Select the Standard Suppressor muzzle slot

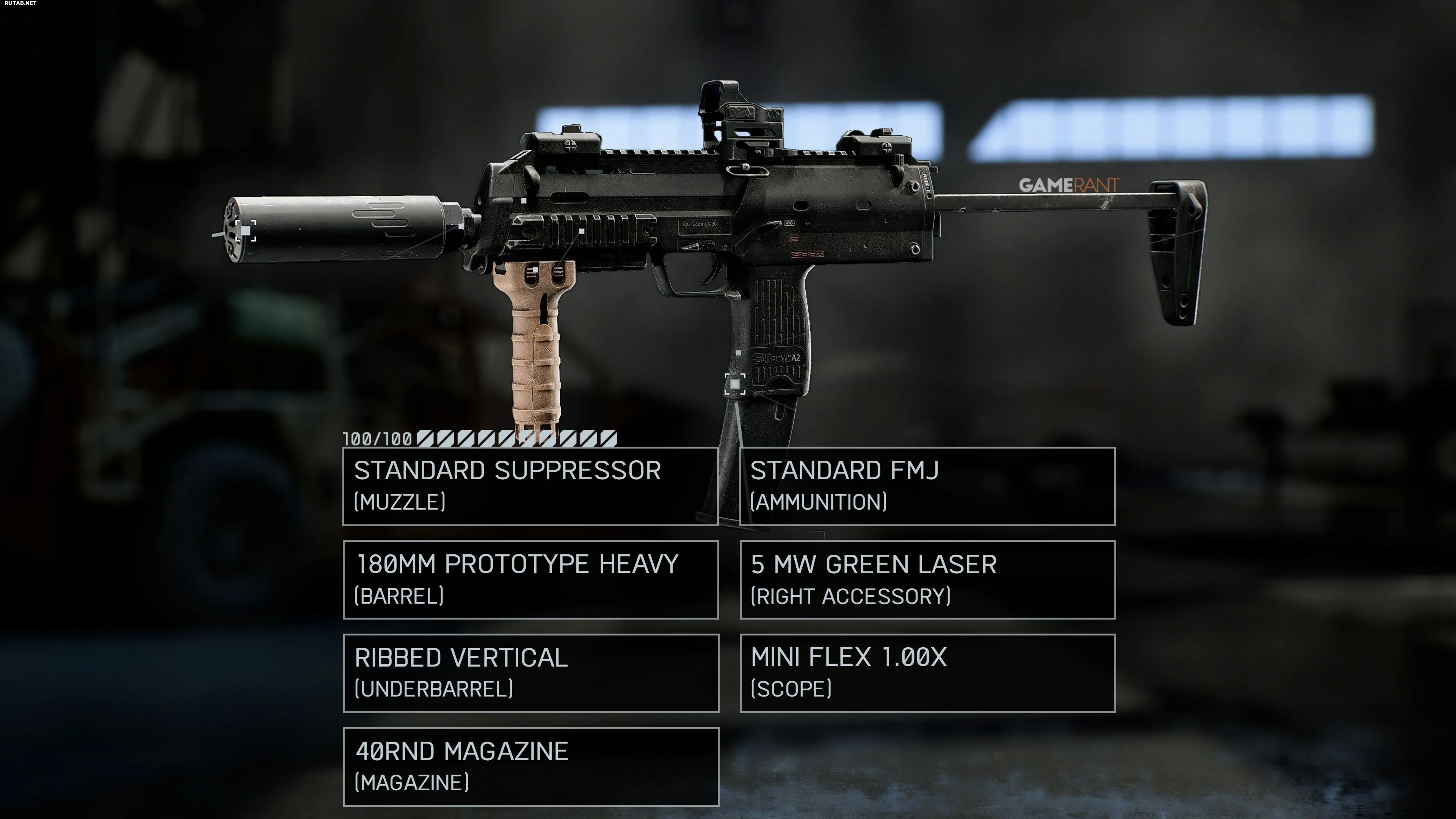530,486
